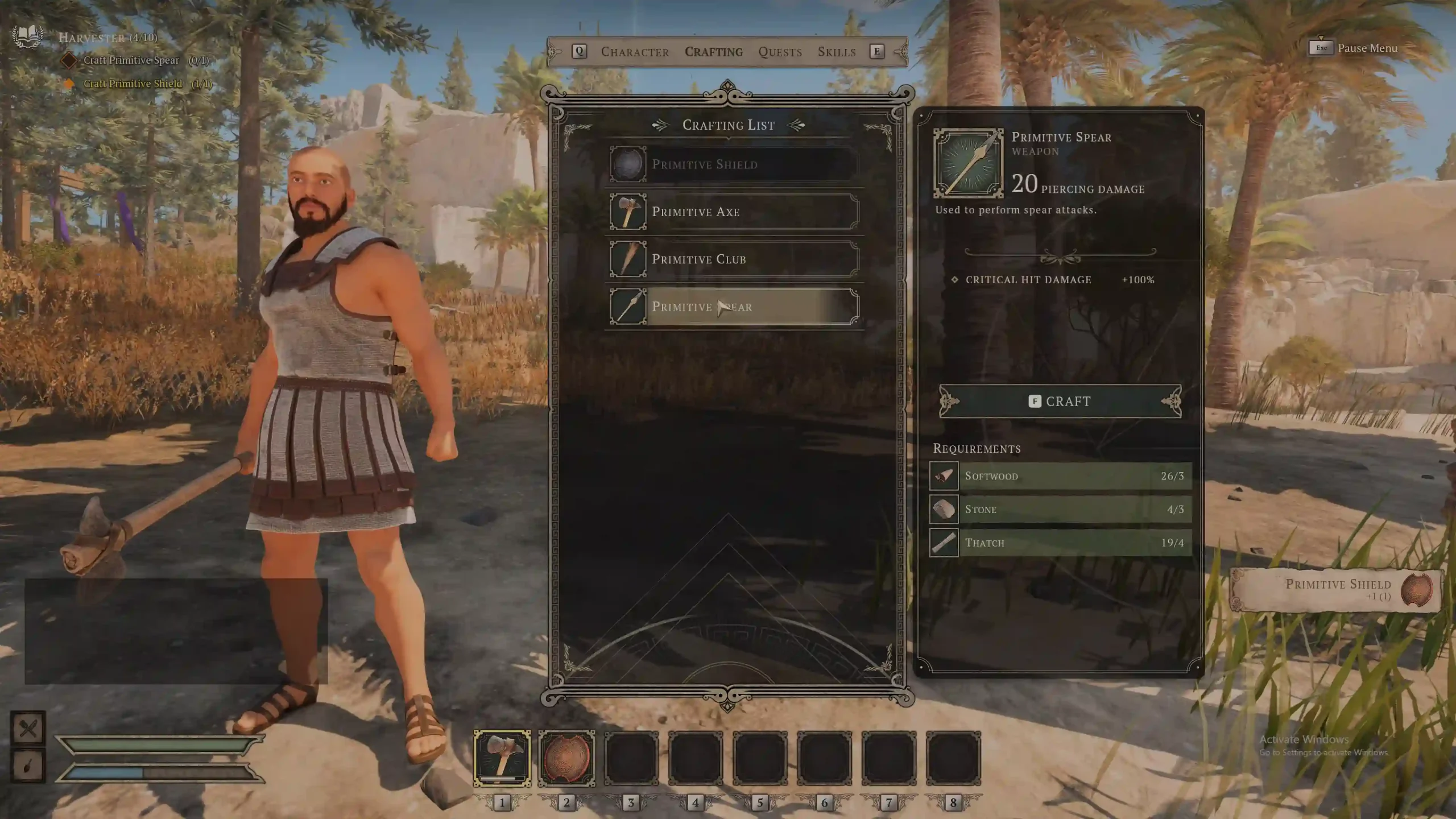Click the Softwood requirement row

click(1061, 476)
